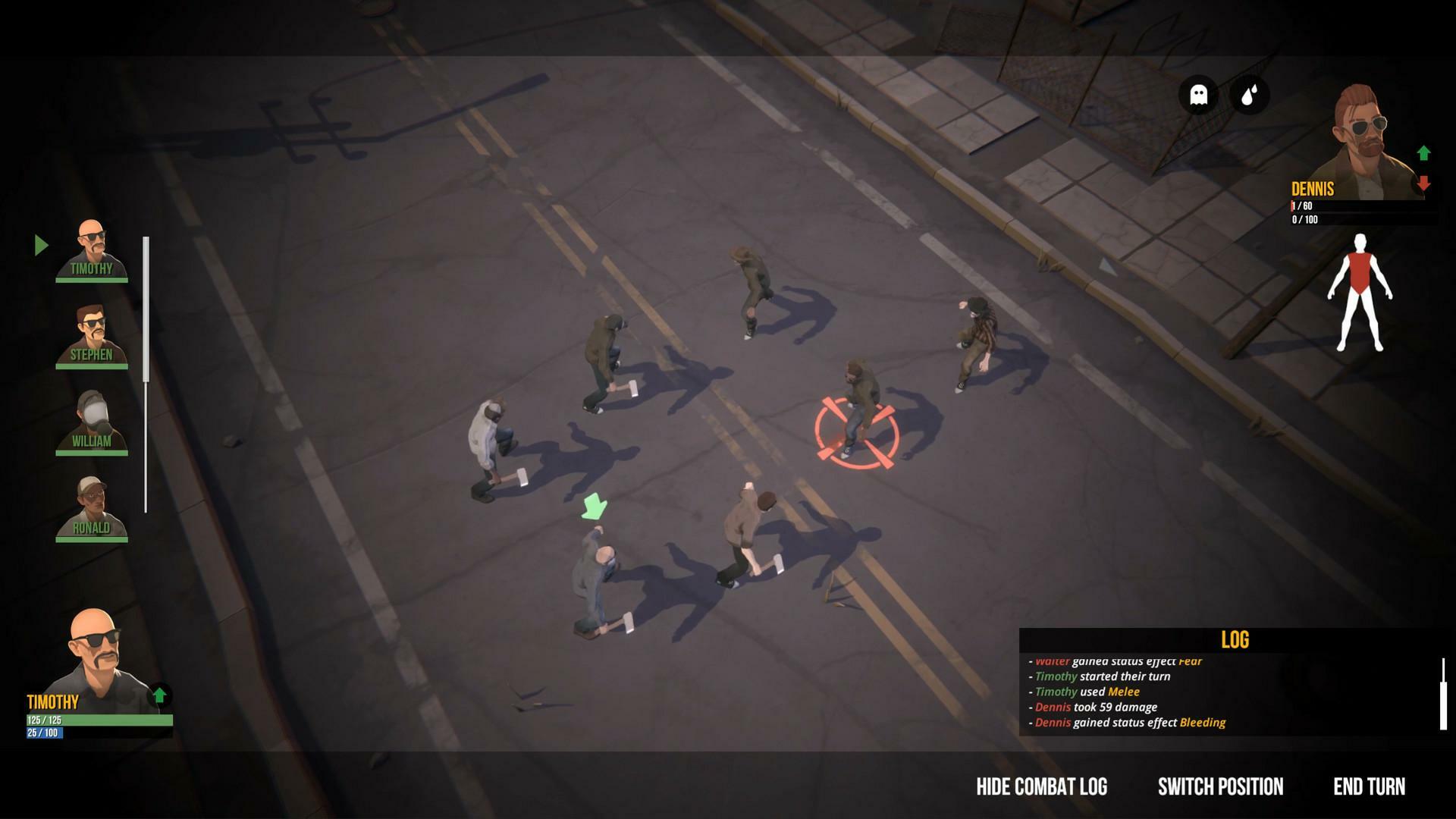This screenshot has width=1456, height=819.
Task: Select the blood drop status icon
Action: tap(1252, 94)
